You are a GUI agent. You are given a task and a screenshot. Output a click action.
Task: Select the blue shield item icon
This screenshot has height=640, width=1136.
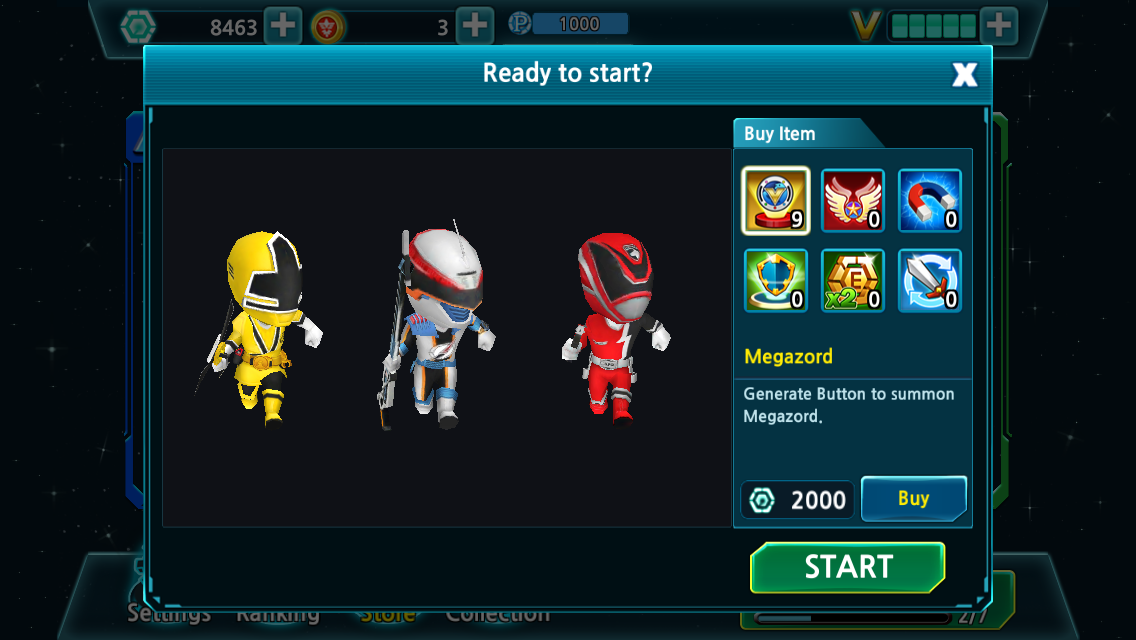(x=775, y=280)
